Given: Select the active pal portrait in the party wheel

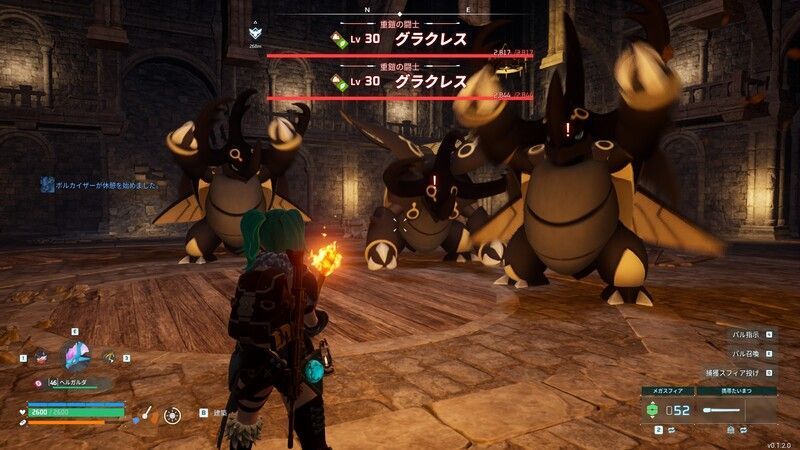Looking at the screenshot, I should tap(75, 355).
